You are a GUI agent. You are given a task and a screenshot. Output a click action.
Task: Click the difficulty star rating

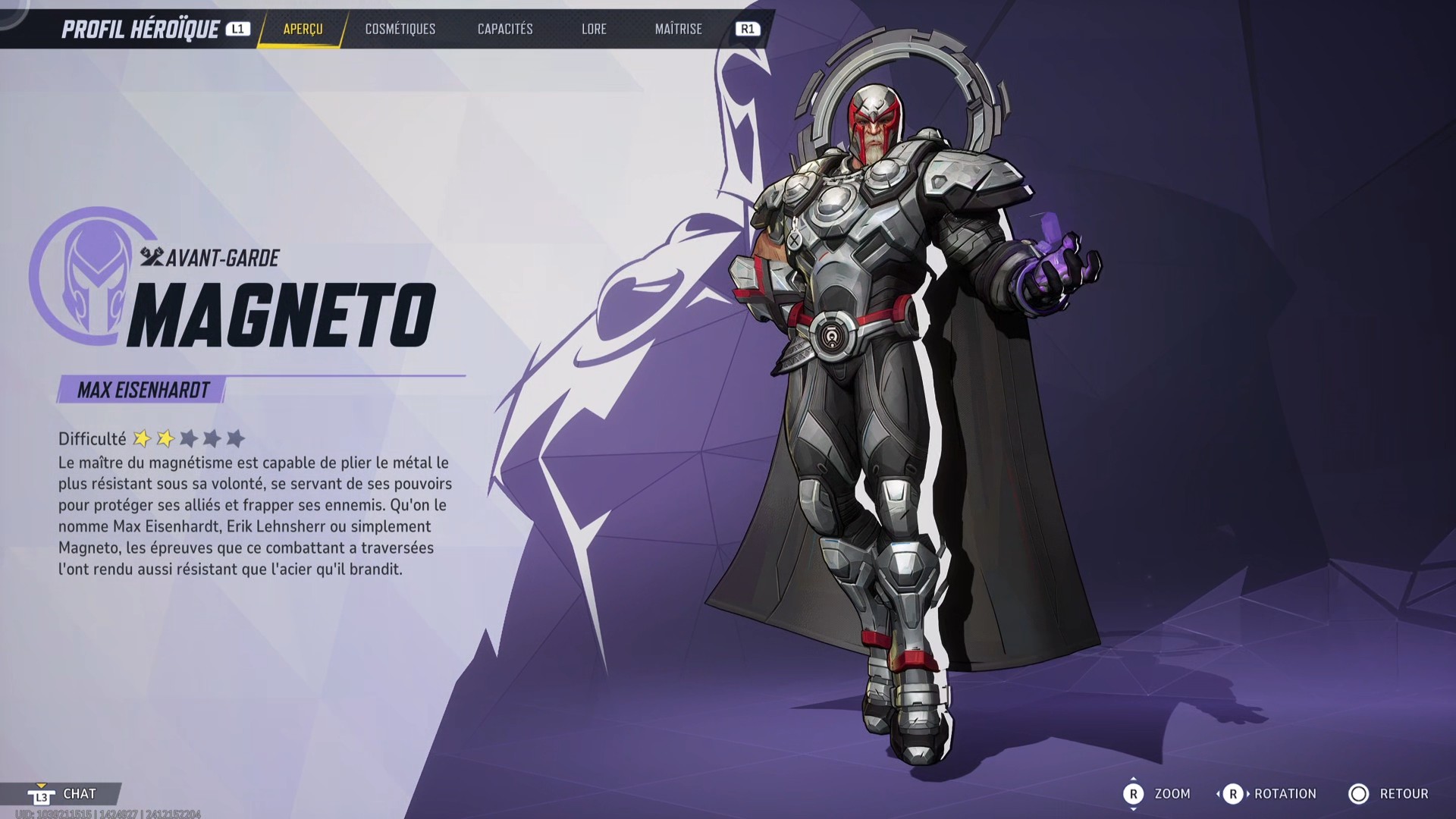[188, 438]
